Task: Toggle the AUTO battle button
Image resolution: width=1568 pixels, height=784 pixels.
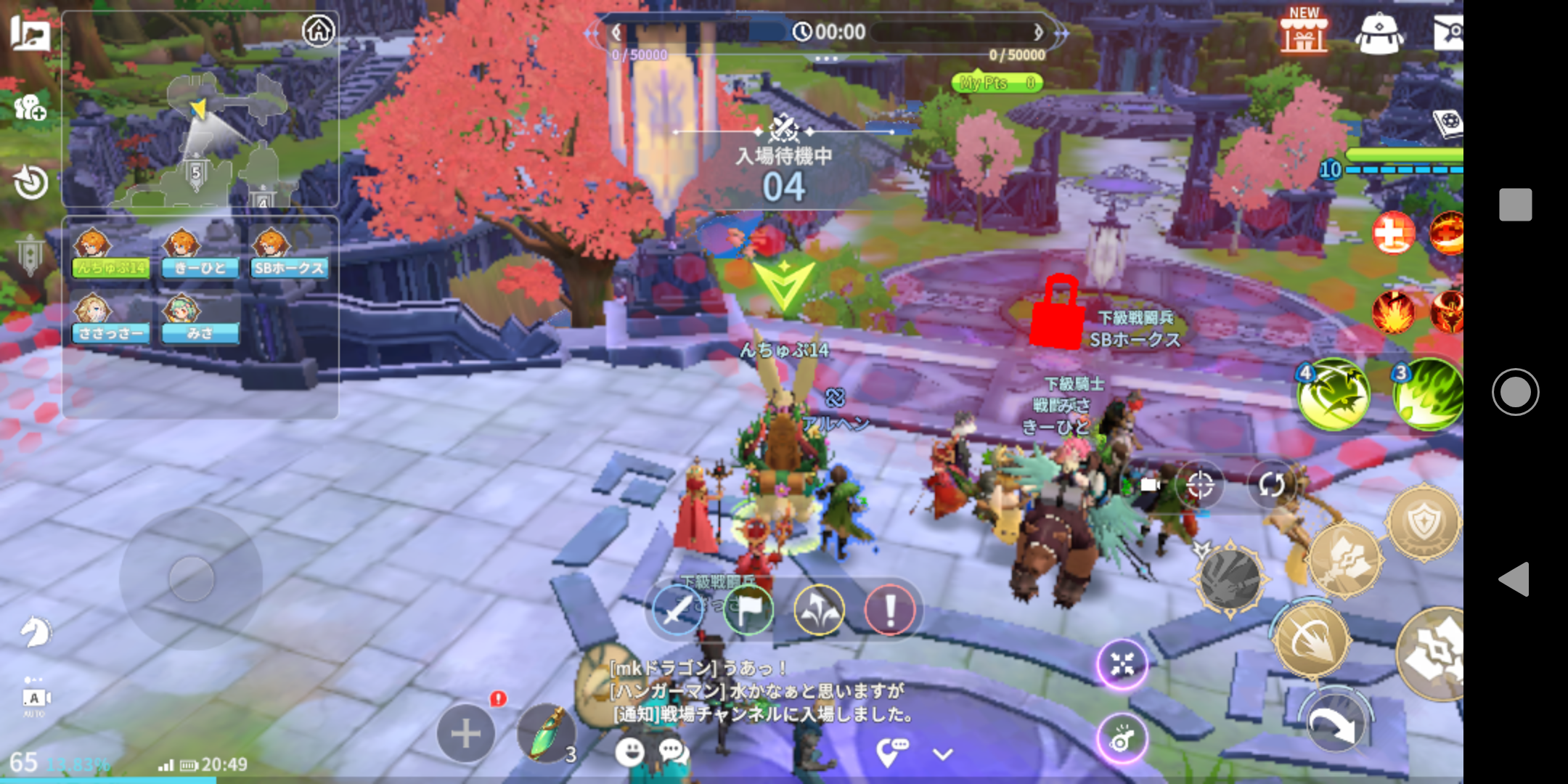Action: click(x=34, y=699)
